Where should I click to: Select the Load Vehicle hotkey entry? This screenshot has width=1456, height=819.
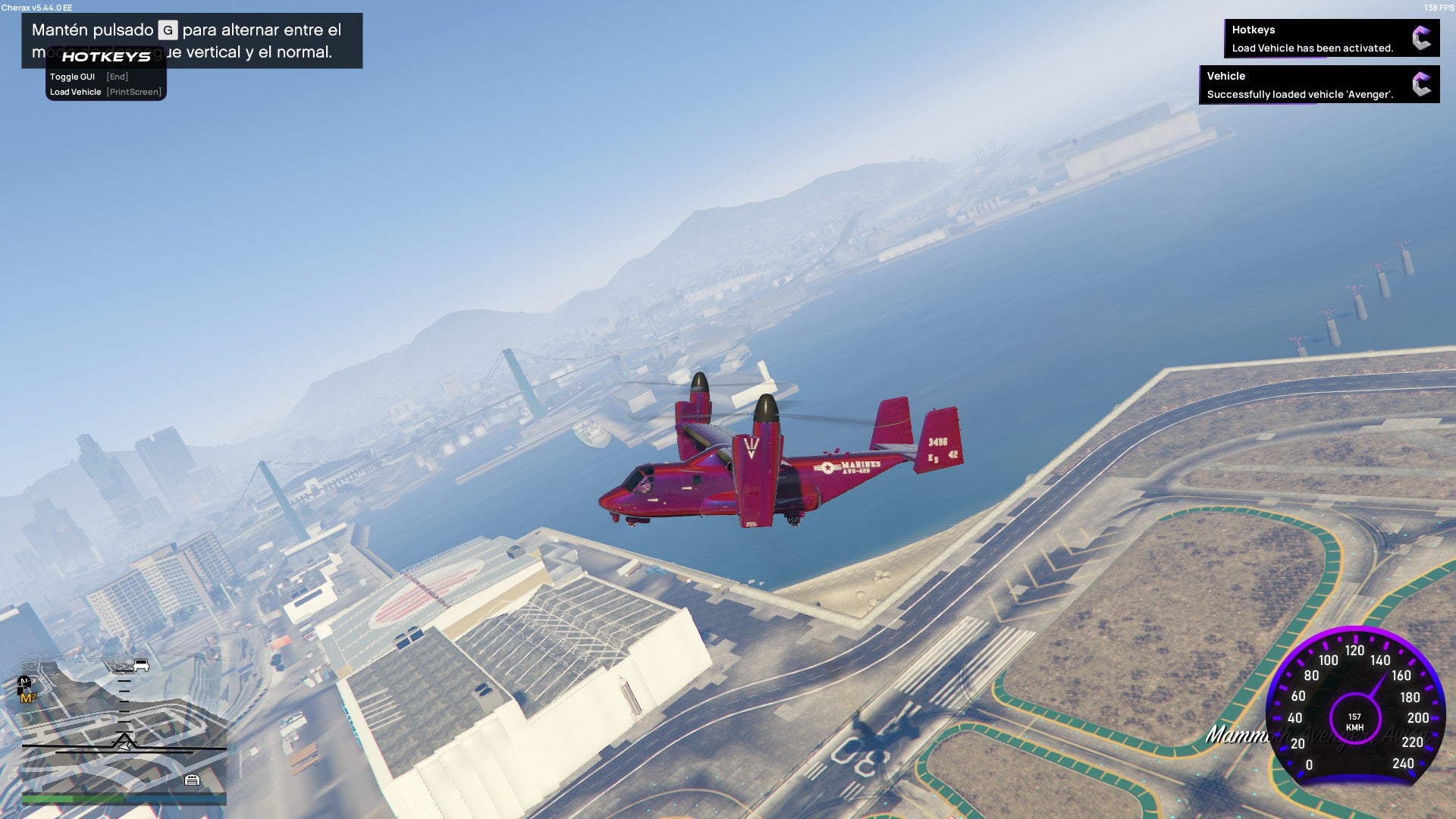(105, 92)
